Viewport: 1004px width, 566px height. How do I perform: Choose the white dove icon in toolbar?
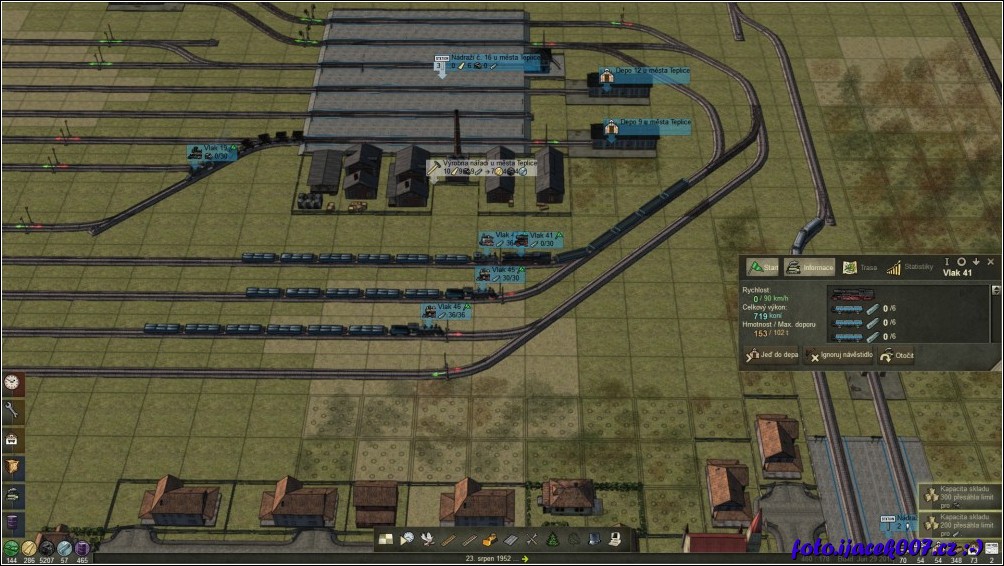point(427,540)
